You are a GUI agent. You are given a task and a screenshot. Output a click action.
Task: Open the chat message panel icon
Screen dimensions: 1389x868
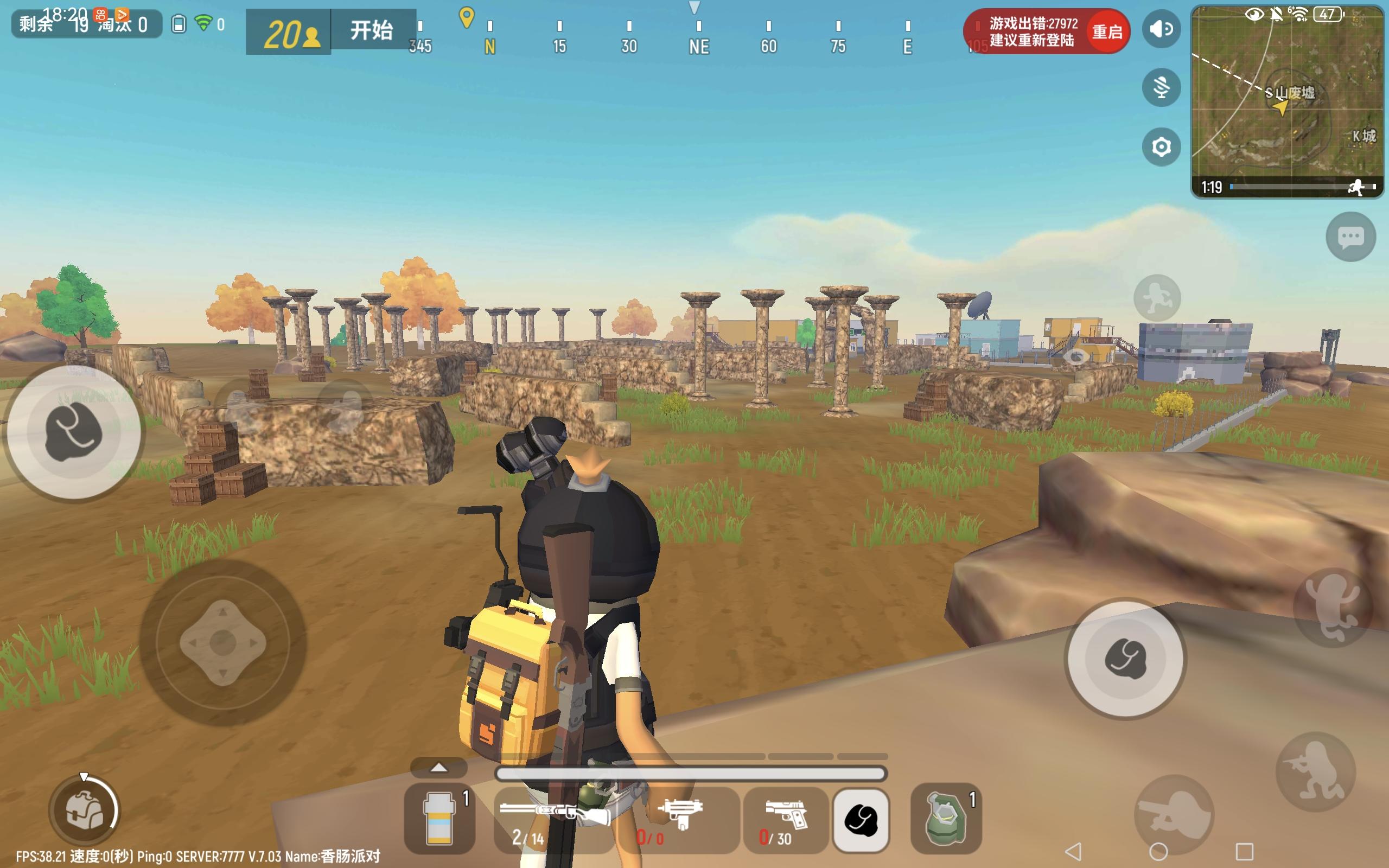coord(1352,237)
